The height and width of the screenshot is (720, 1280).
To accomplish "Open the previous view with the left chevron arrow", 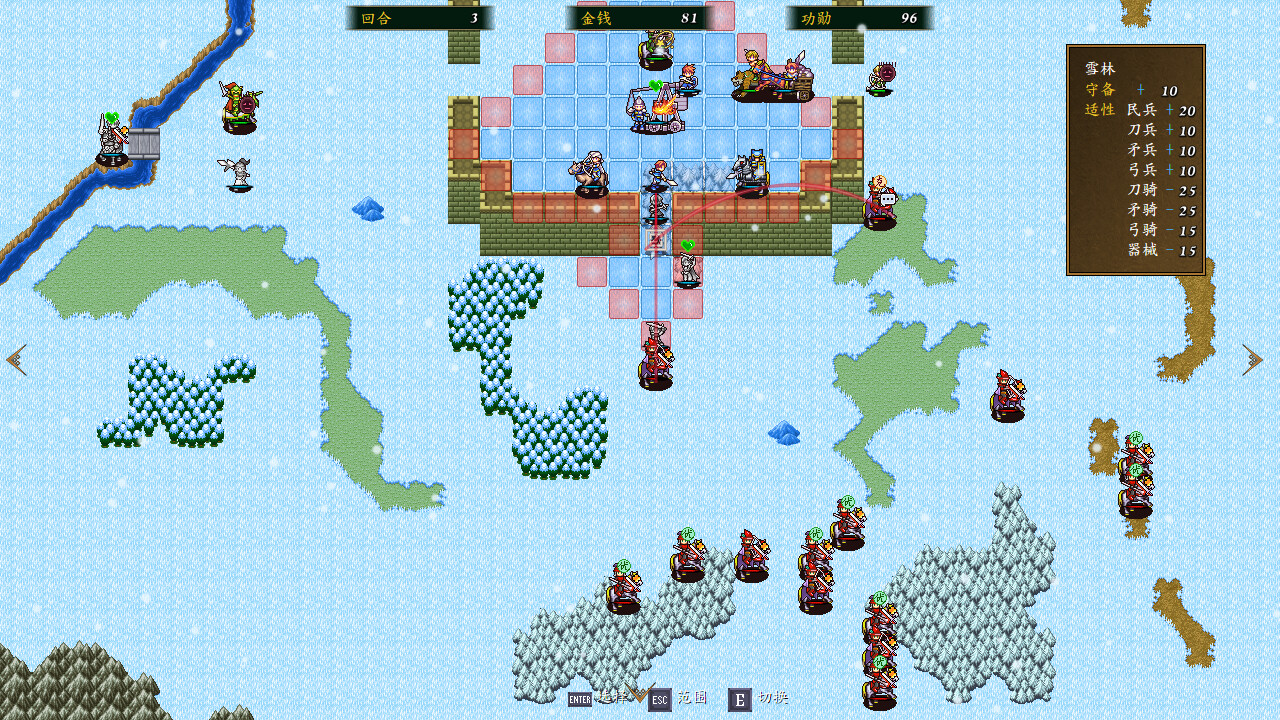I will click(16, 360).
